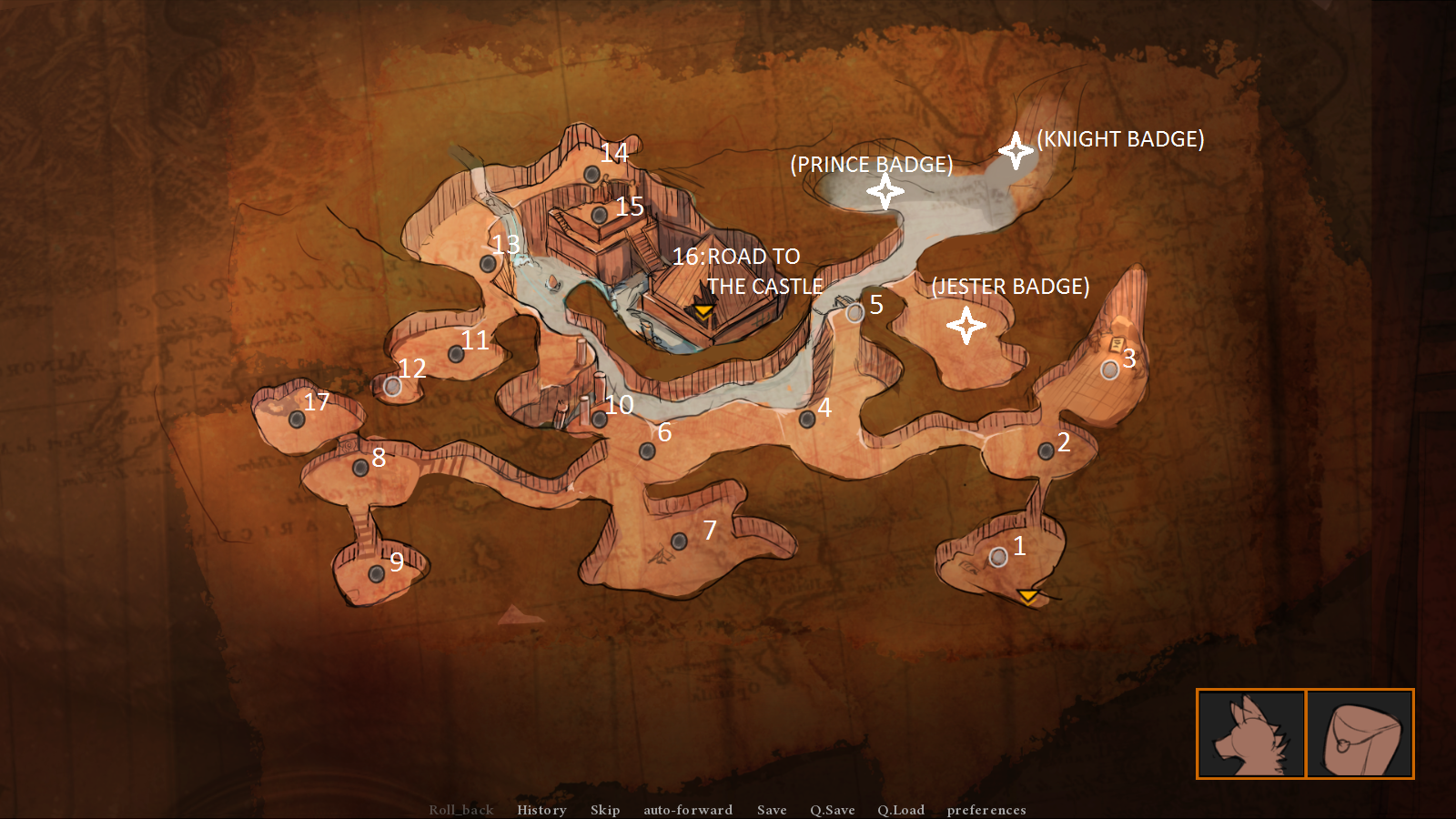Open the History log
Image resolution: width=1456 pixels, height=819 pixels.
[541, 810]
